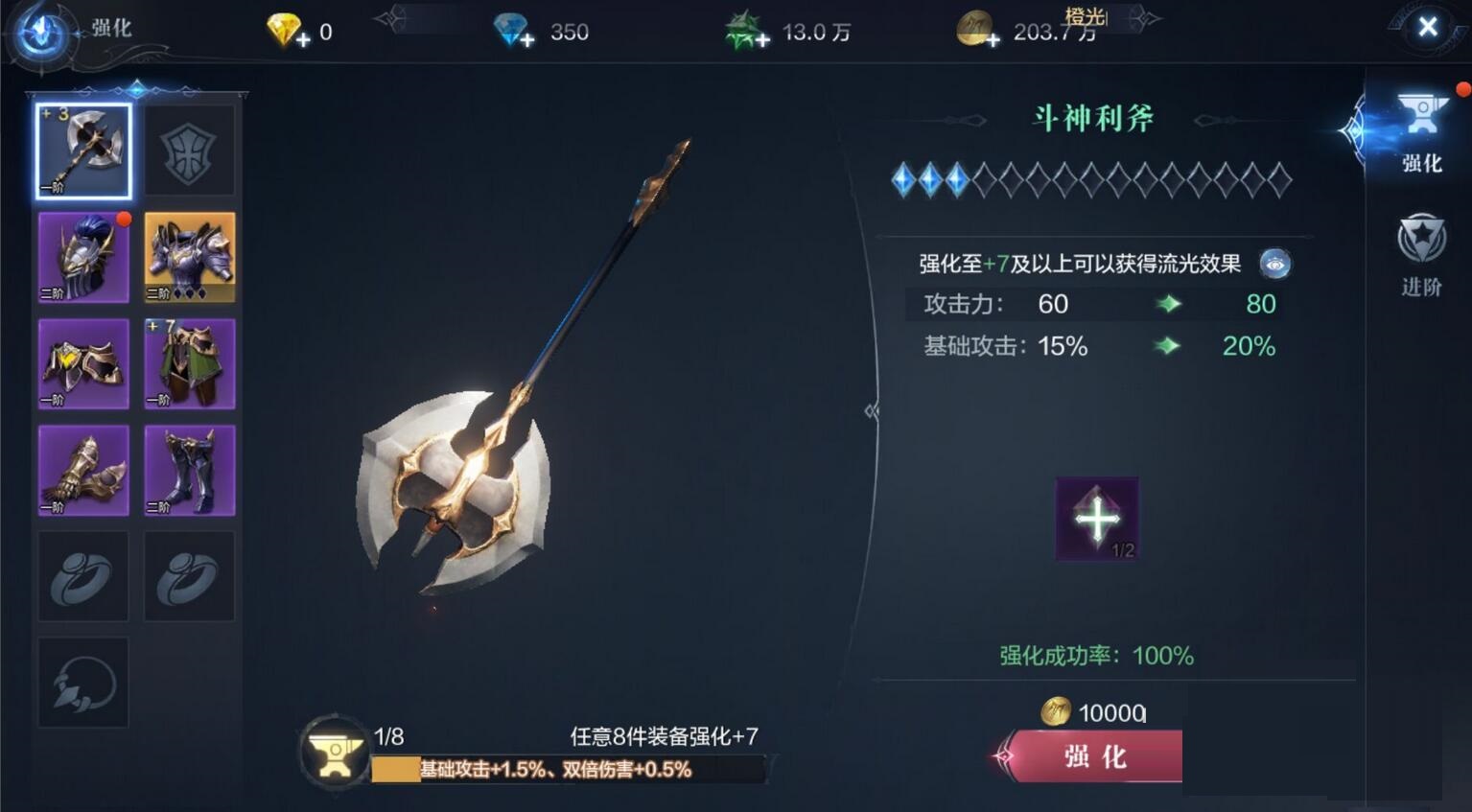
Task: Switch to the 进阶 tab
Action: [1420, 254]
